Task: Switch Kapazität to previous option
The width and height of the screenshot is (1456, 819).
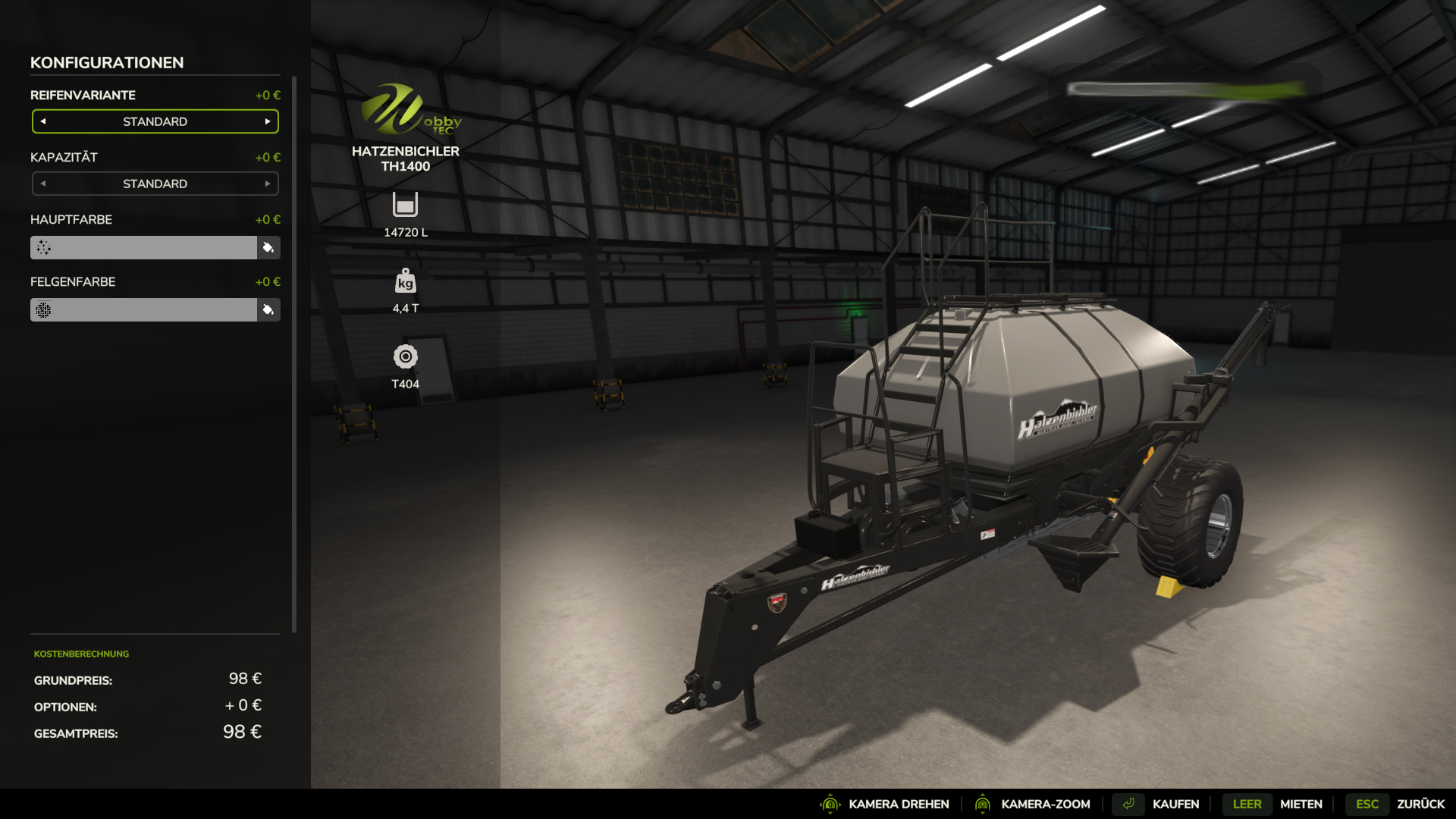Action: click(43, 184)
